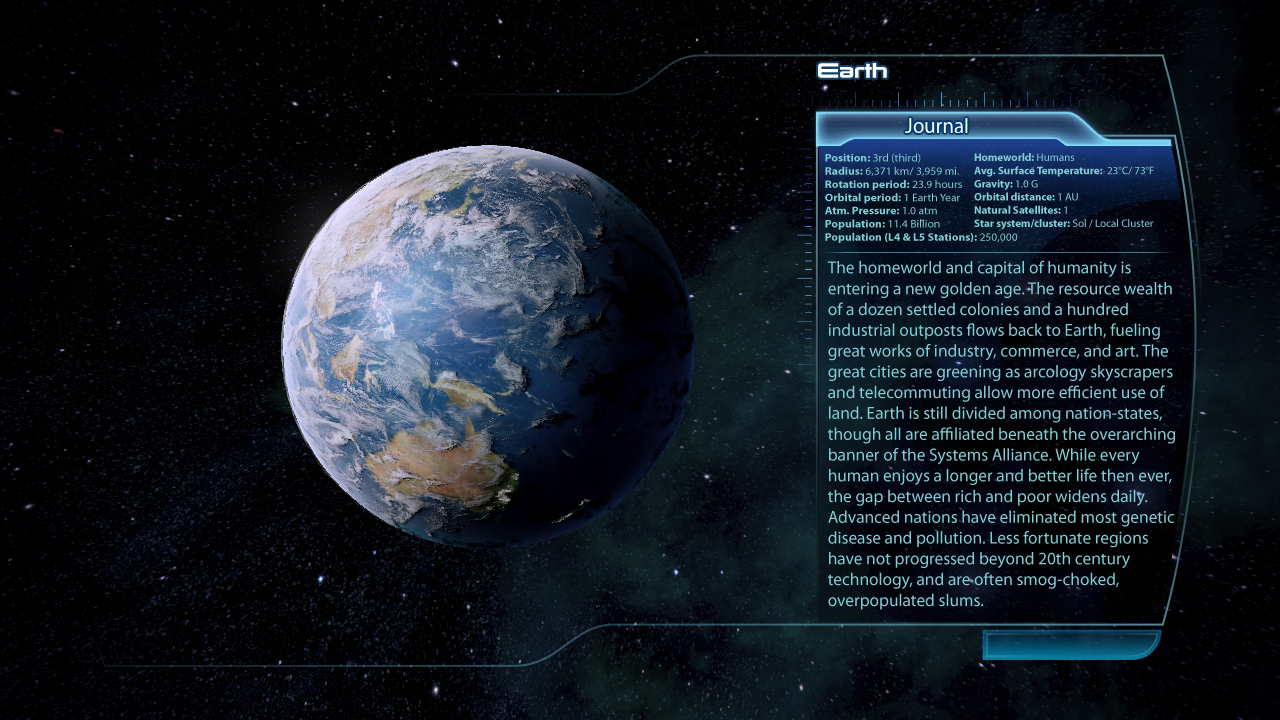Select the Radius stat showing 6,371 km
The width and height of the screenshot is (1280, 720).
click(890, 170)
